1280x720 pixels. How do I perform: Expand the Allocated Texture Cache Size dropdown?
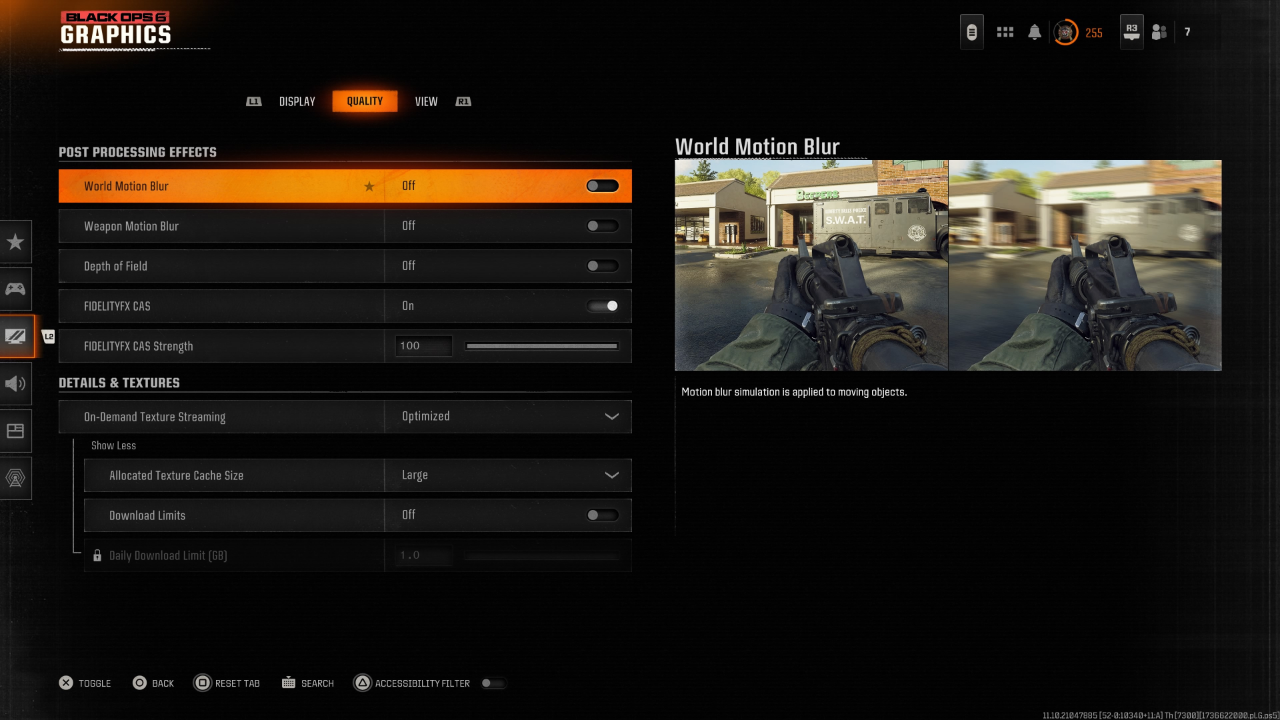(507, 476)
